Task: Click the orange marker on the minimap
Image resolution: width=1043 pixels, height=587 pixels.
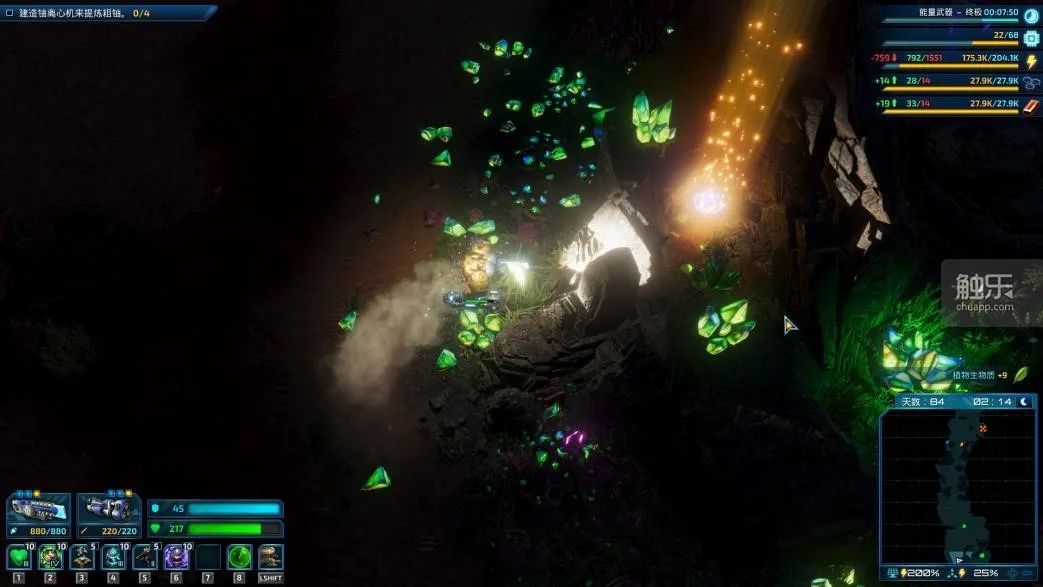Action: pos(983,428)
